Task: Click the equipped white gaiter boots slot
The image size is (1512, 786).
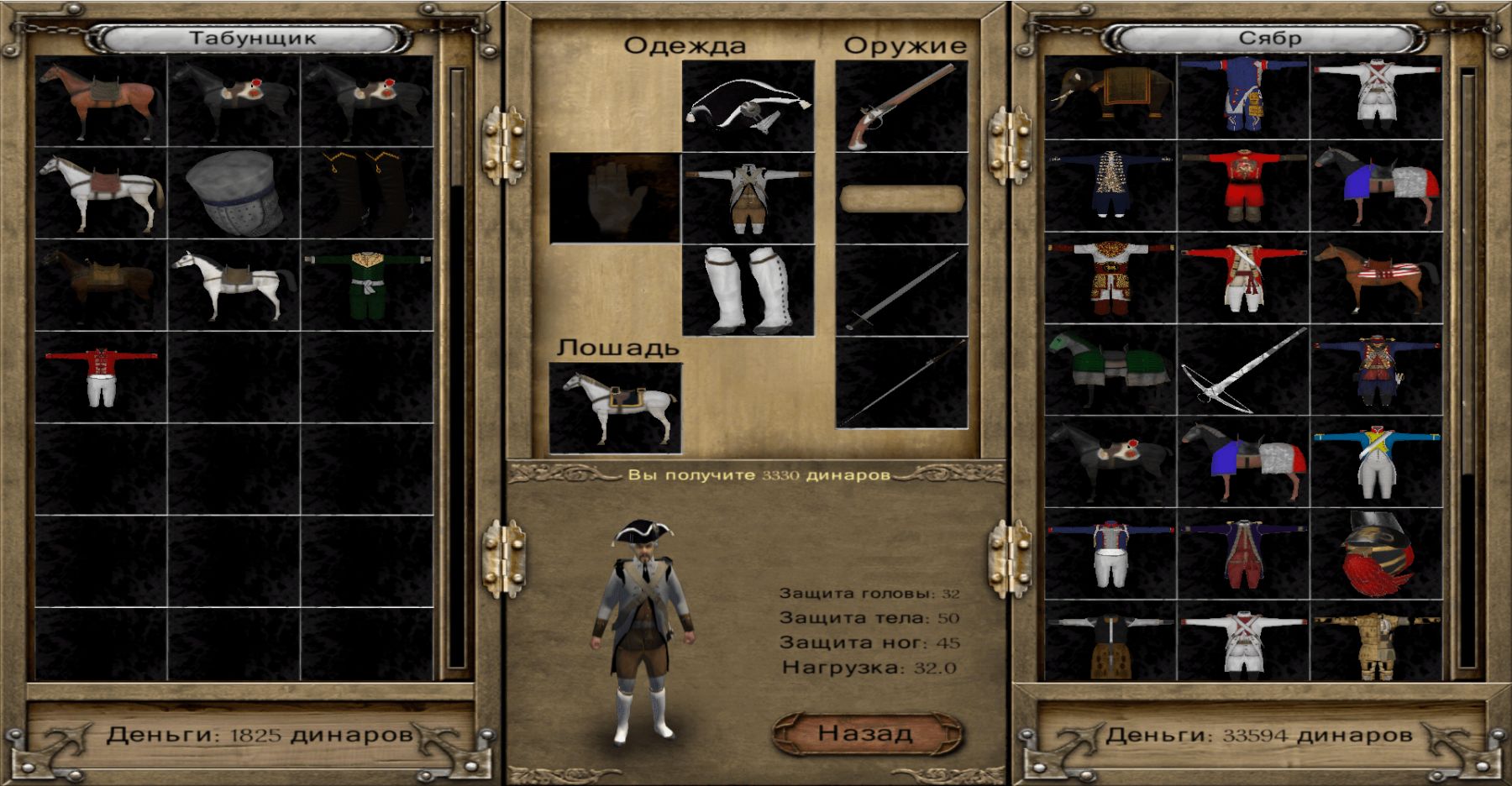Action: click(x=748, y=290)
